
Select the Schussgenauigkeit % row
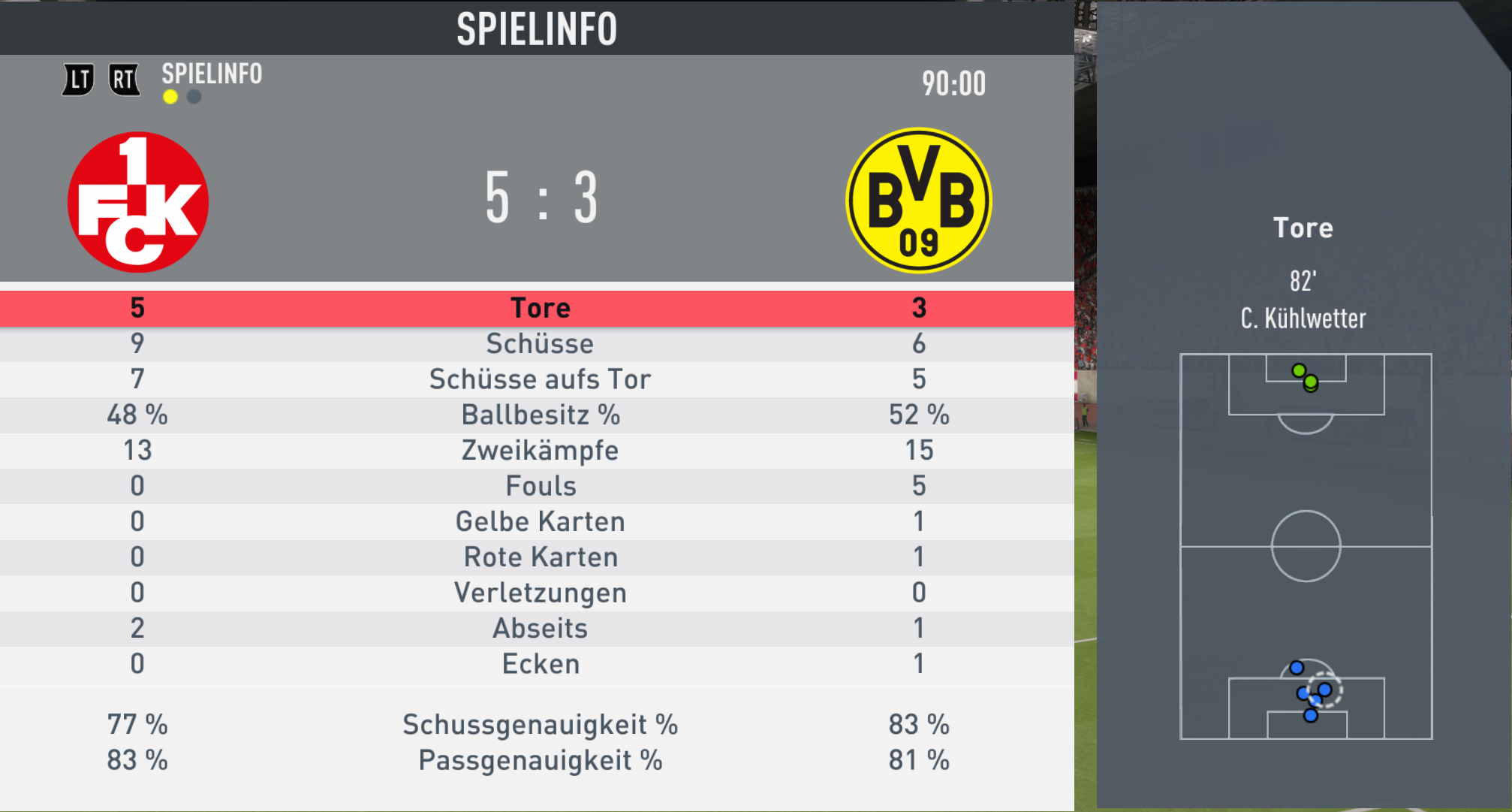pyautogui.click(x=539, y=725)
